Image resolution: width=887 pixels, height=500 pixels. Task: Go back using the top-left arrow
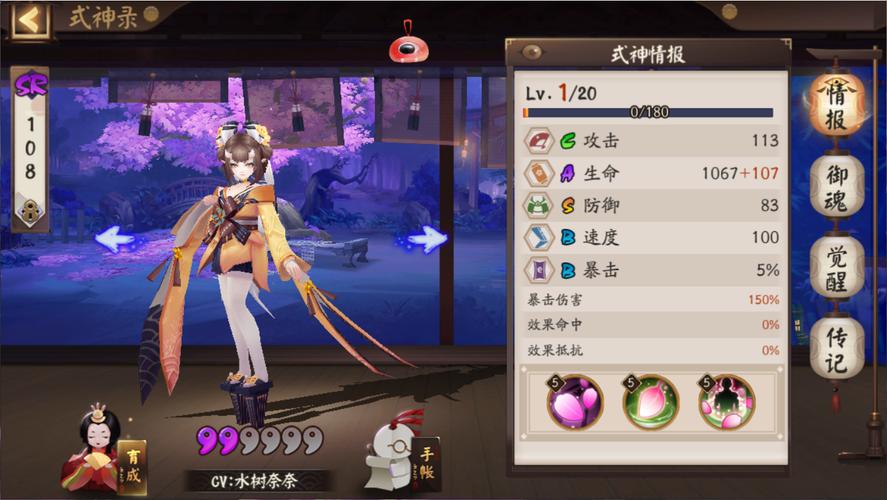click(29, 19)
